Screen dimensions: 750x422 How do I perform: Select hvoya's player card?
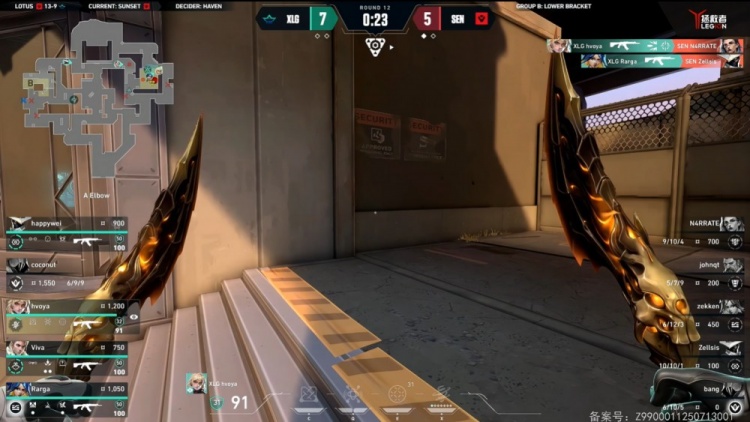pyautogui.click(x=66, y=314)
